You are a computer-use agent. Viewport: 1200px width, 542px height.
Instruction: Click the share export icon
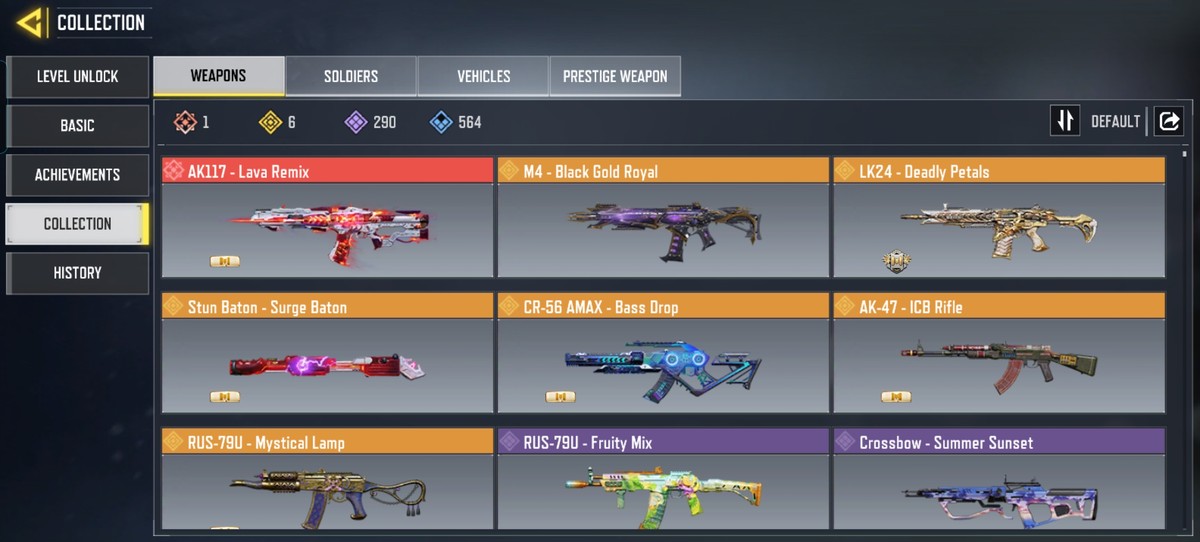pyautogui.click(x=1168, y=121)
